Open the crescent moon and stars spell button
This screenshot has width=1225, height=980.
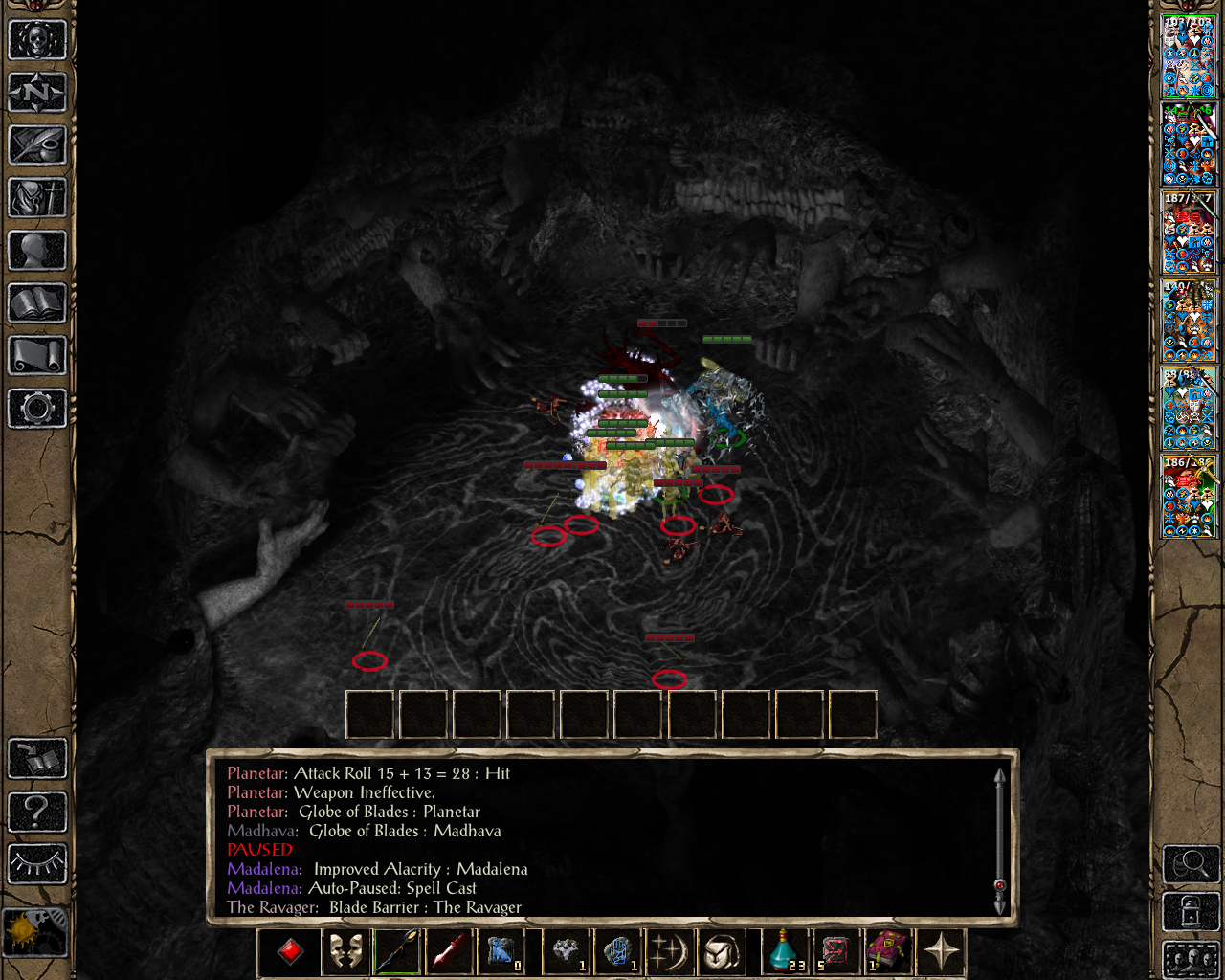669,951
